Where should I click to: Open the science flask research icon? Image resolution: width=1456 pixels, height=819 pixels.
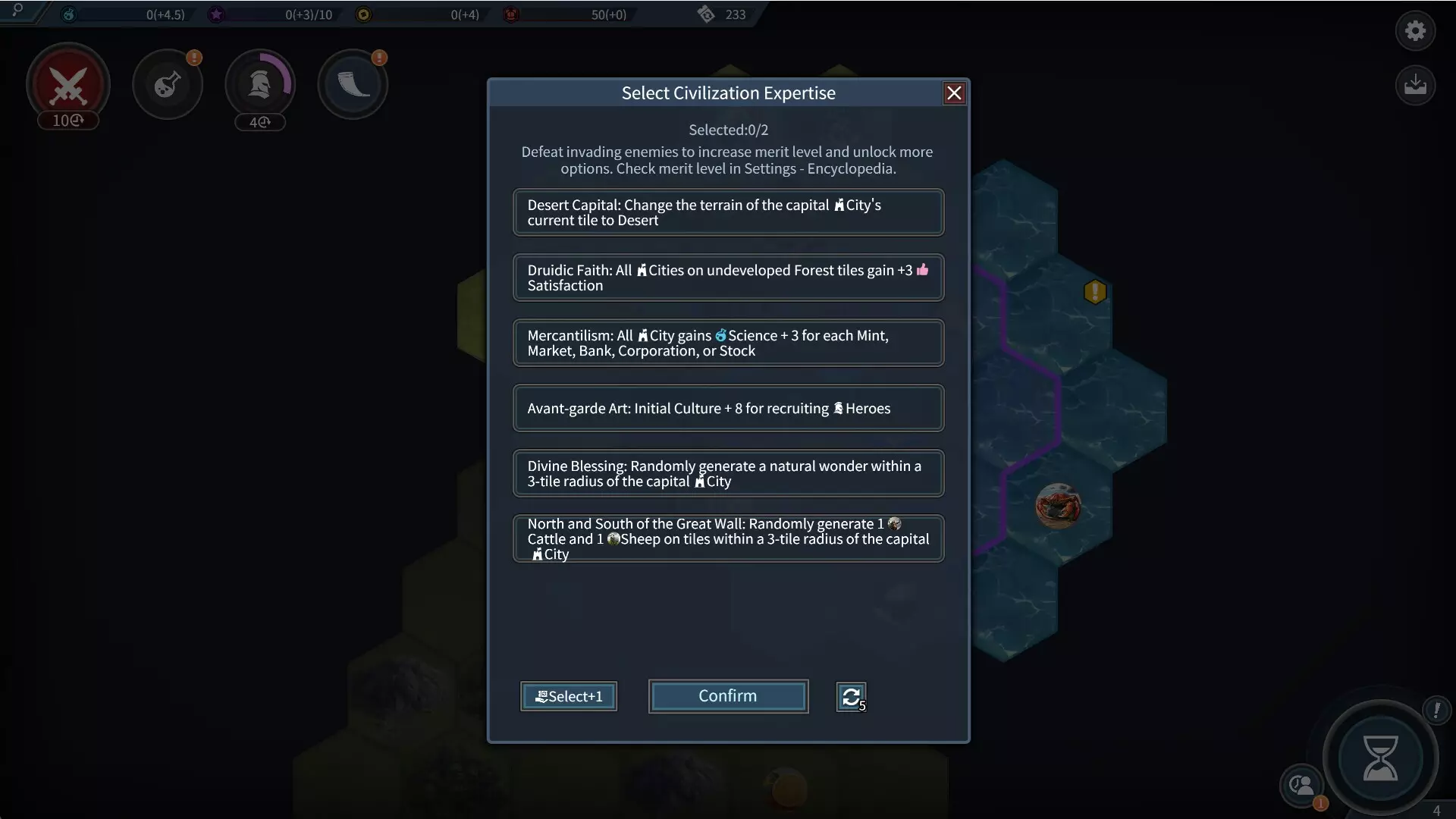pyautogui.click(x=167, y=84)
